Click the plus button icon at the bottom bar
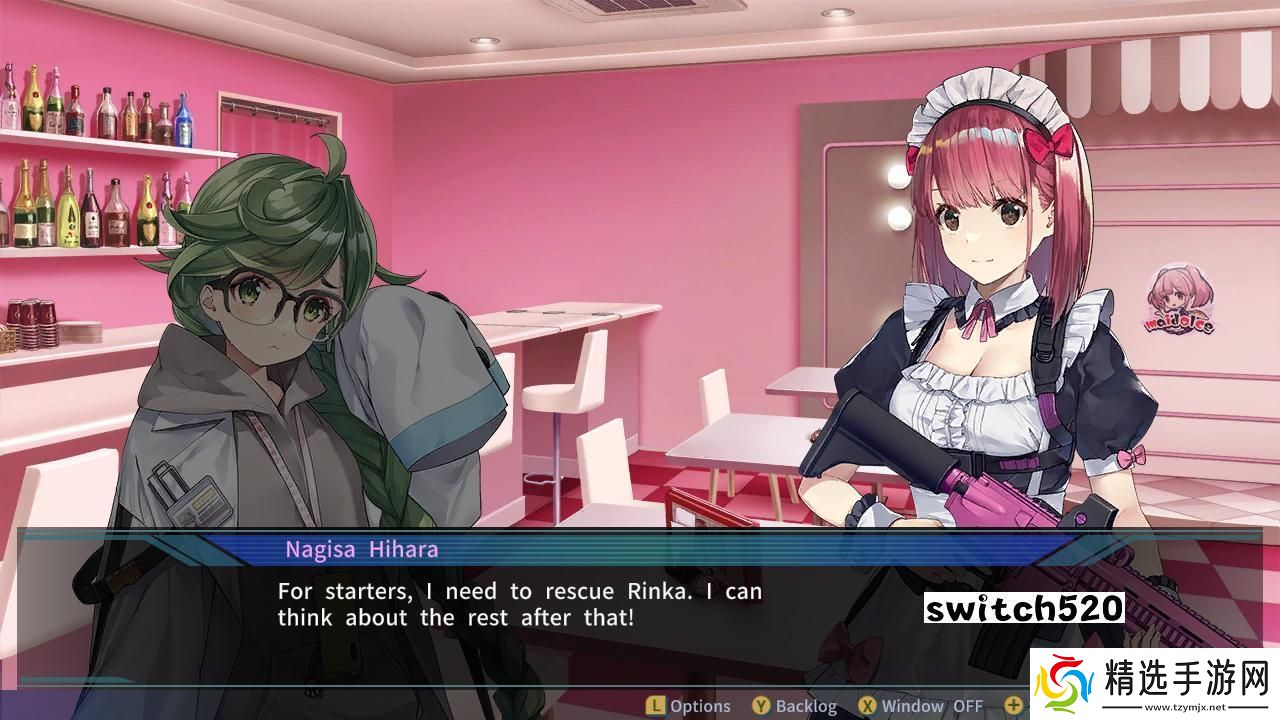The height and width of the screenshot is (720, 1280). (1013, 705)
